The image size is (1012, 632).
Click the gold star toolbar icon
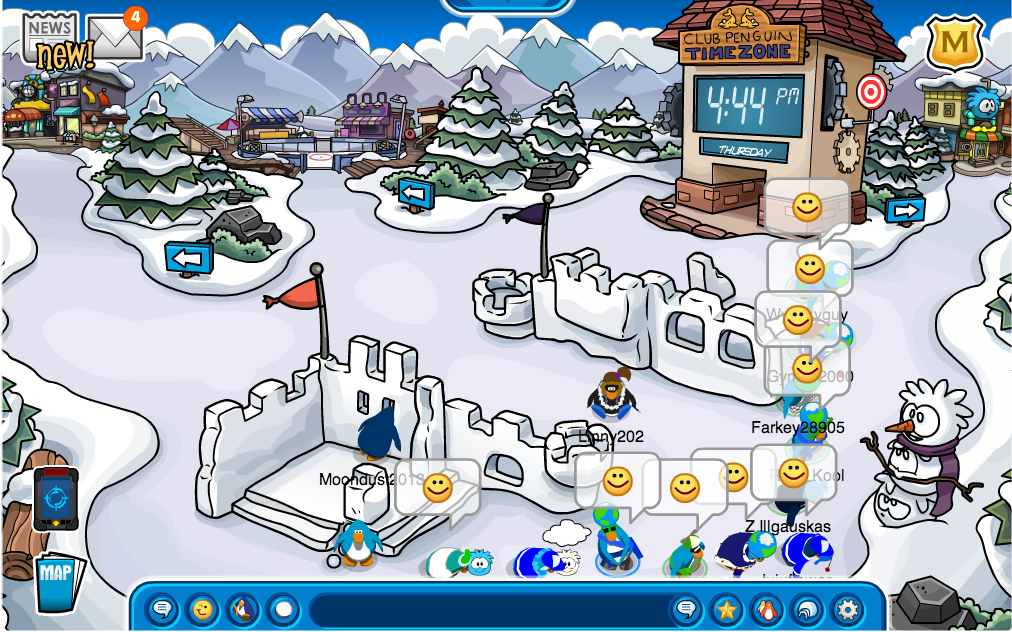(726, 608)
